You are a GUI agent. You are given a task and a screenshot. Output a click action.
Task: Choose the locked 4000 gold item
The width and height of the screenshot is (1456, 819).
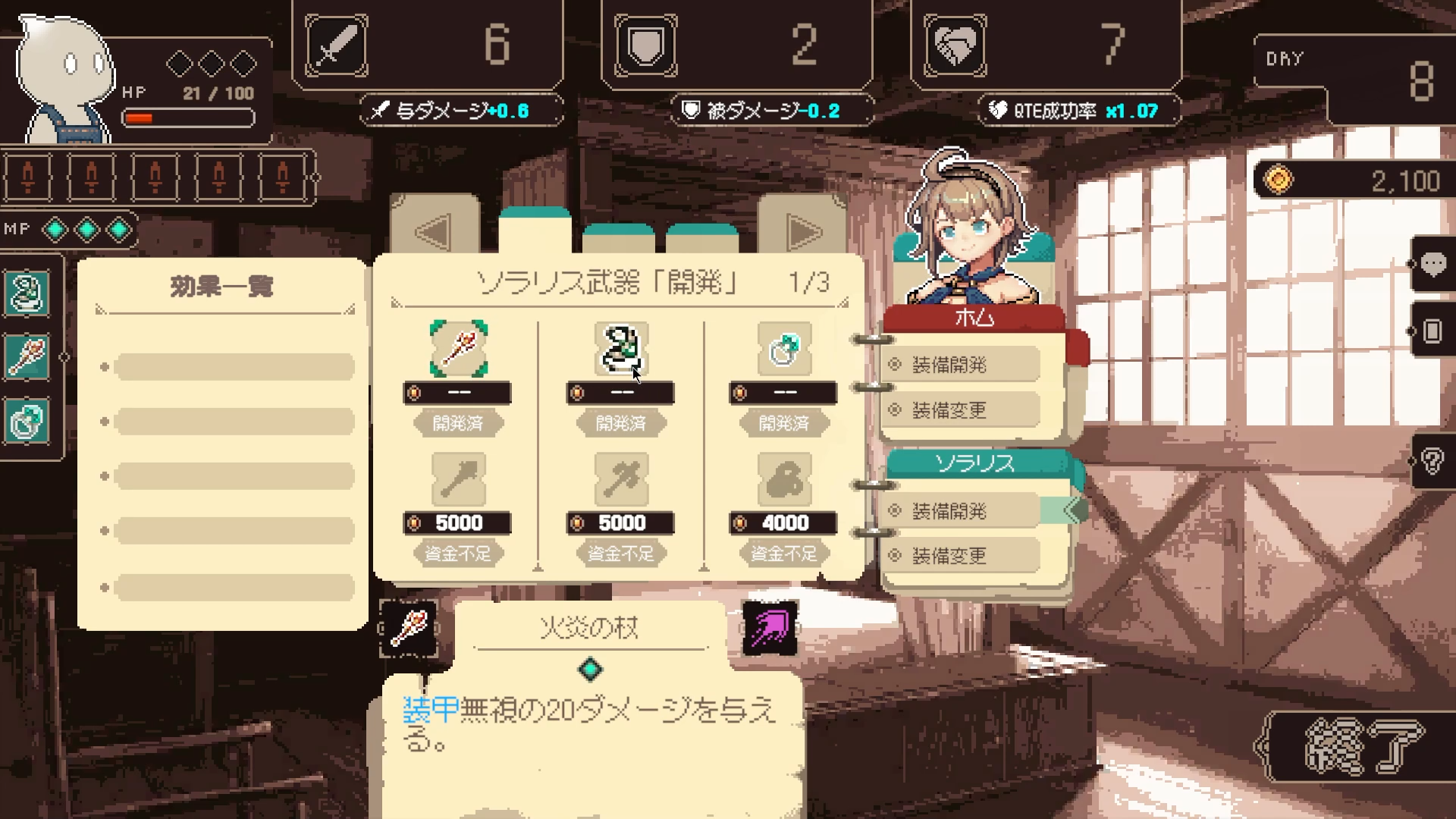point(784,480)
